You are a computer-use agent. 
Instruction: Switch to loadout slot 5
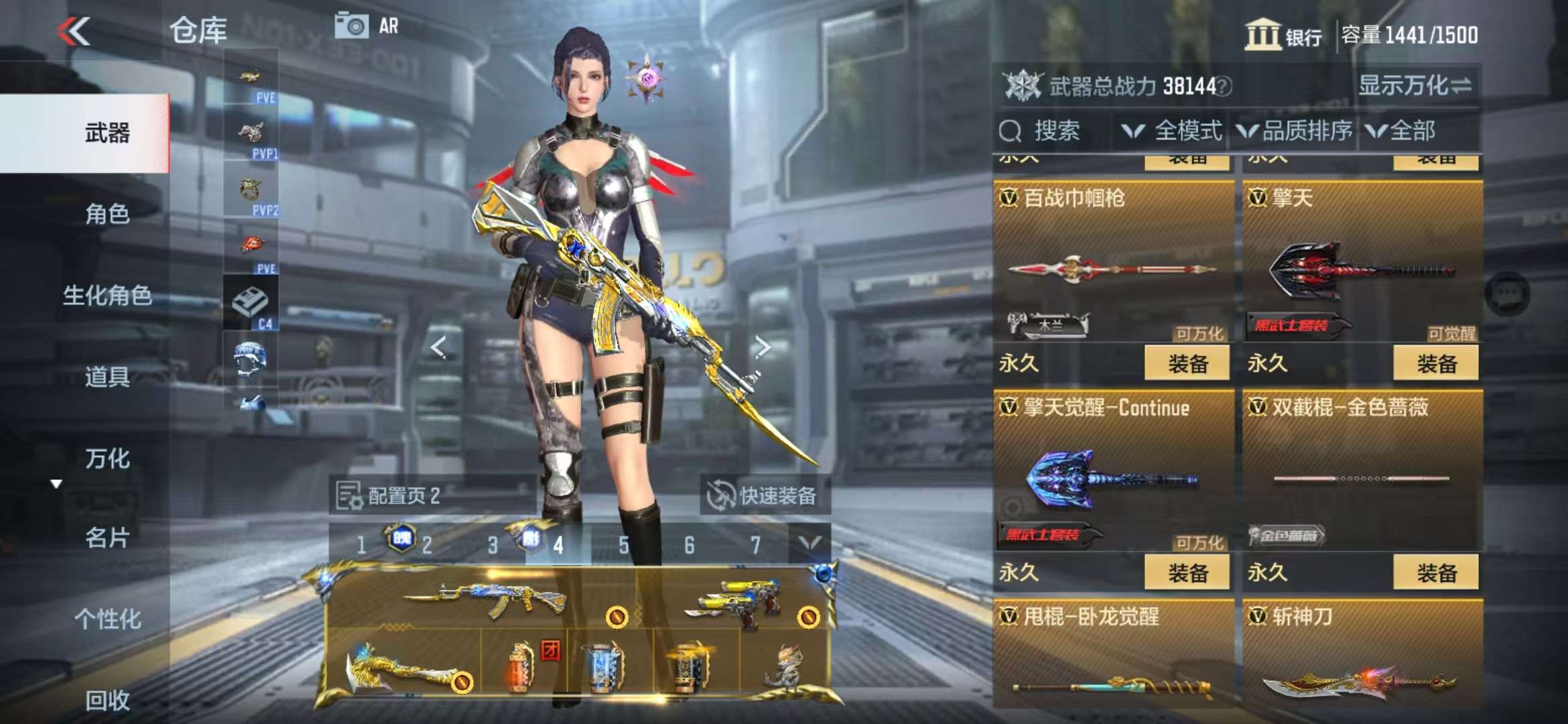(624, 546)
